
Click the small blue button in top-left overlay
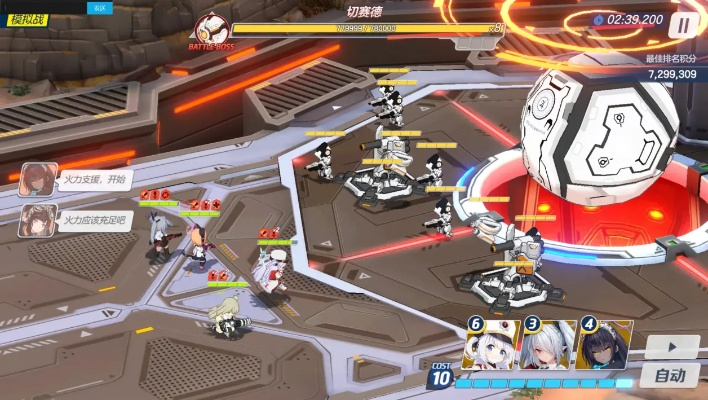click(99, 7)
